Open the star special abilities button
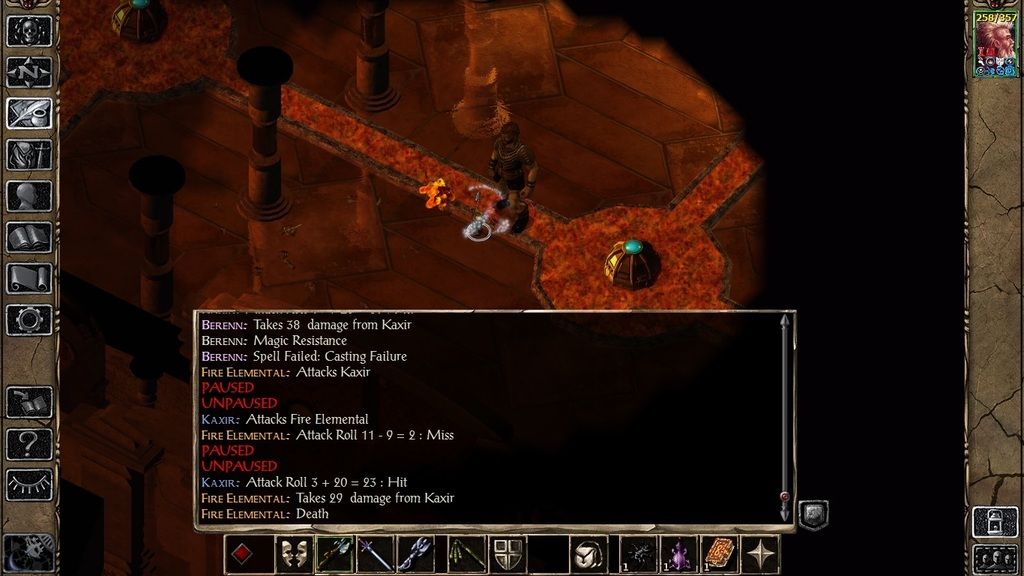1024x576 pixels. click(761, 554)
